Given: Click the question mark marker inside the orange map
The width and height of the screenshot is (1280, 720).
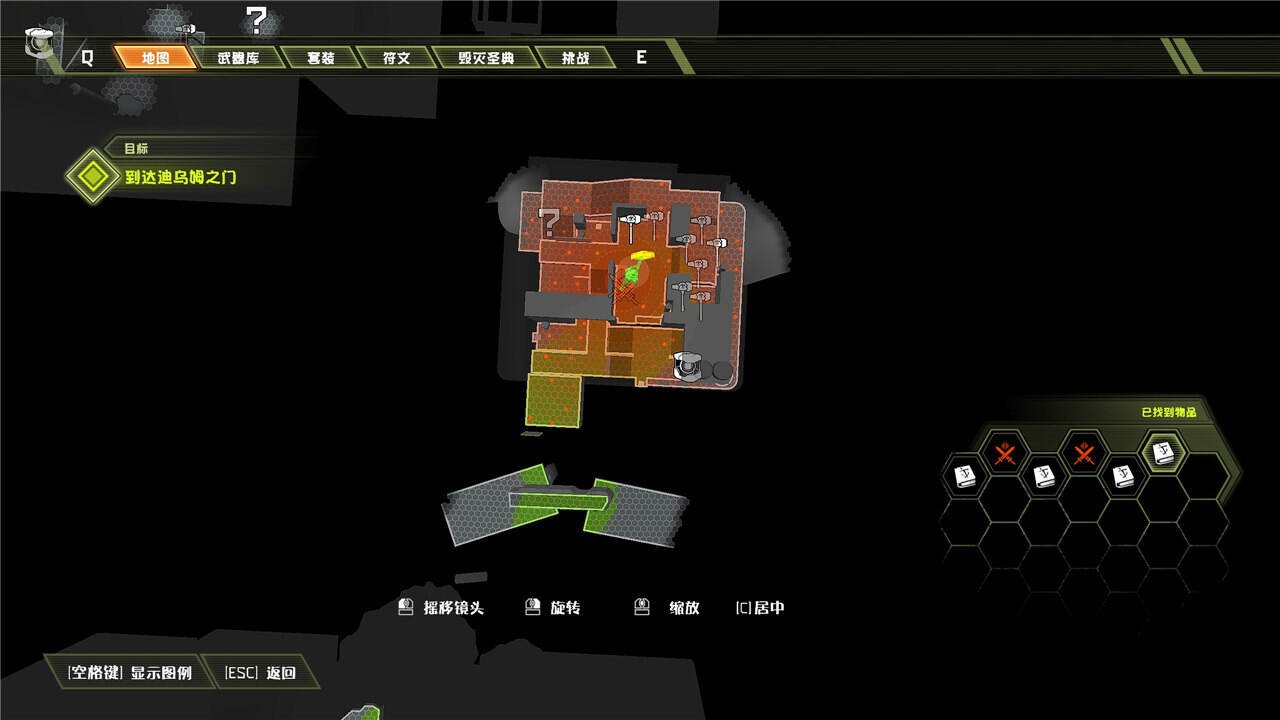Looking at the screenshot, I should (x=549, y=219).
